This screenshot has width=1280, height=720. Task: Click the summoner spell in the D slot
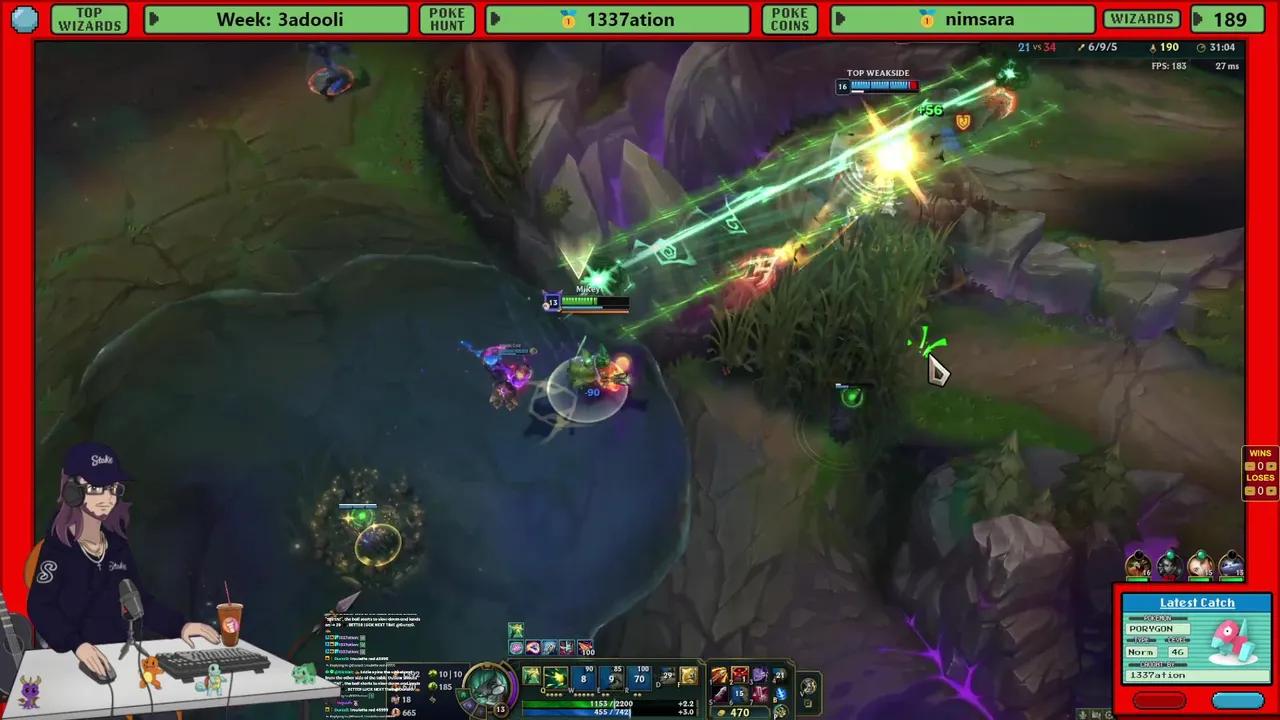(x=665, y=676)
